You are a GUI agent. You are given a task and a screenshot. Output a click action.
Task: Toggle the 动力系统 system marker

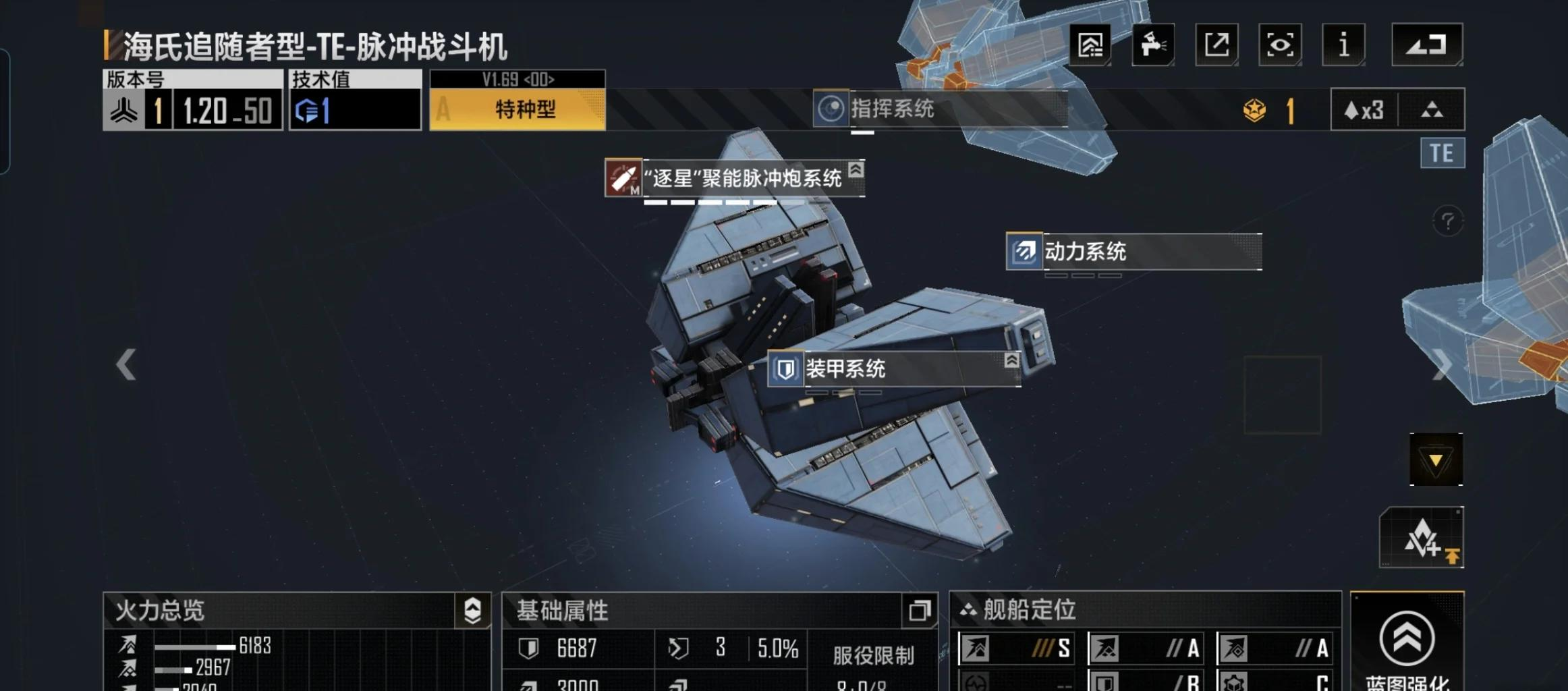point(1024,253)
